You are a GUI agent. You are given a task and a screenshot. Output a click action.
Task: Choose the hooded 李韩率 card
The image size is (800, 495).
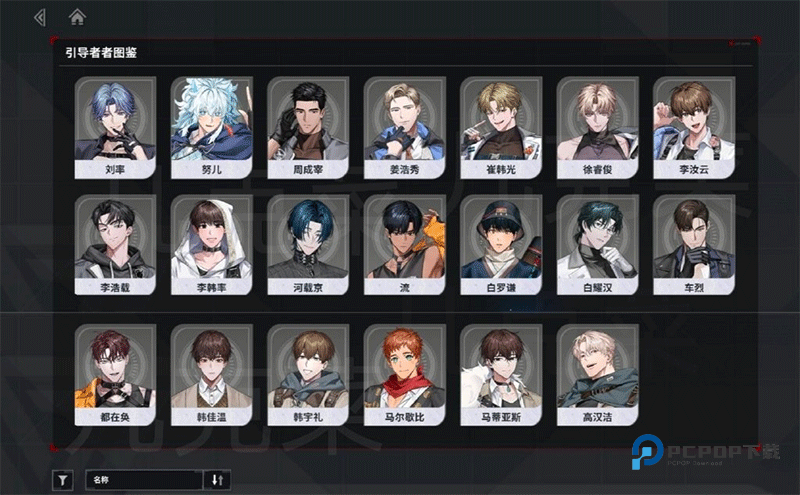click(211, 245)
